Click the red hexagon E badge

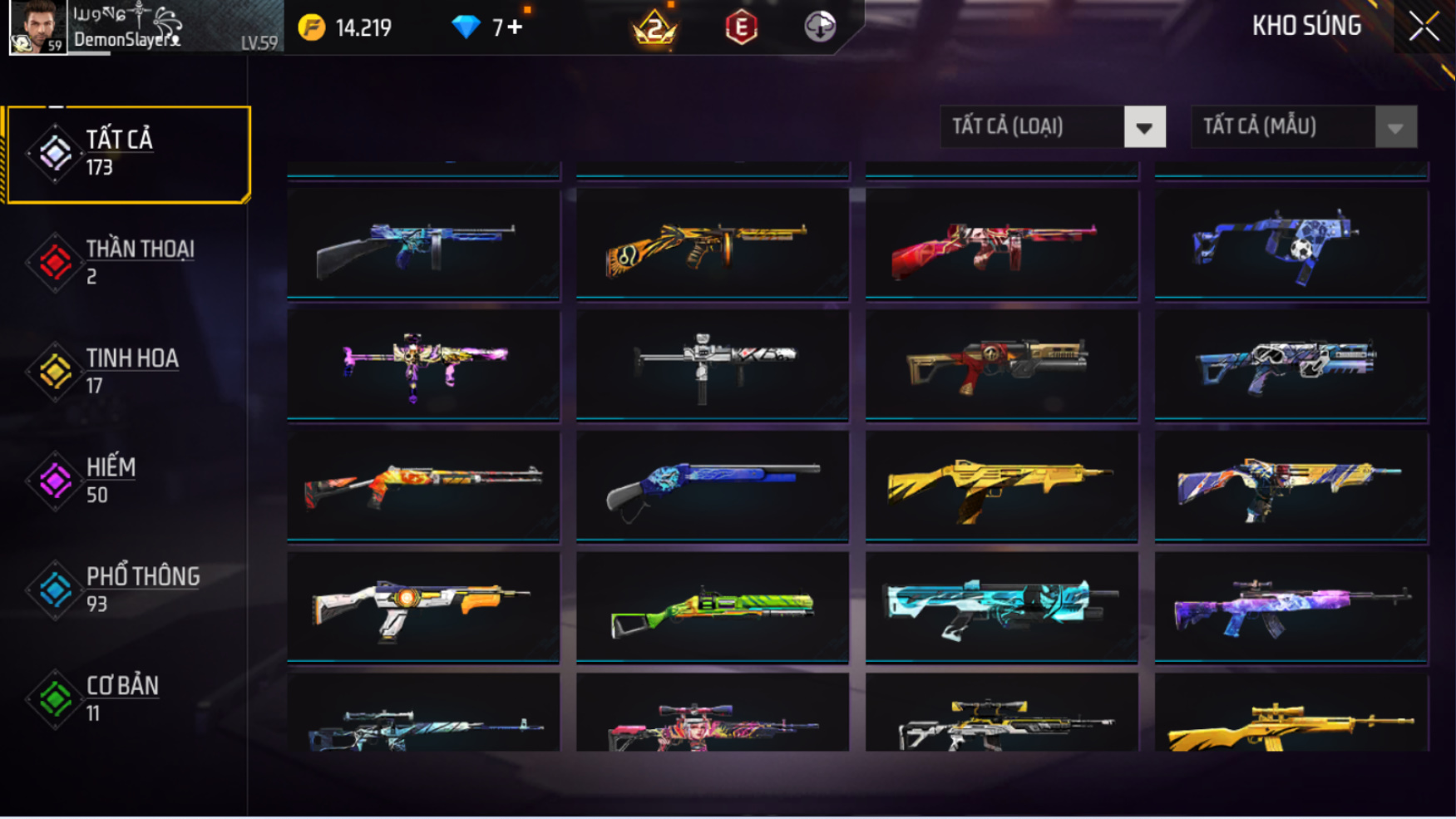click(x=740, y=27)
